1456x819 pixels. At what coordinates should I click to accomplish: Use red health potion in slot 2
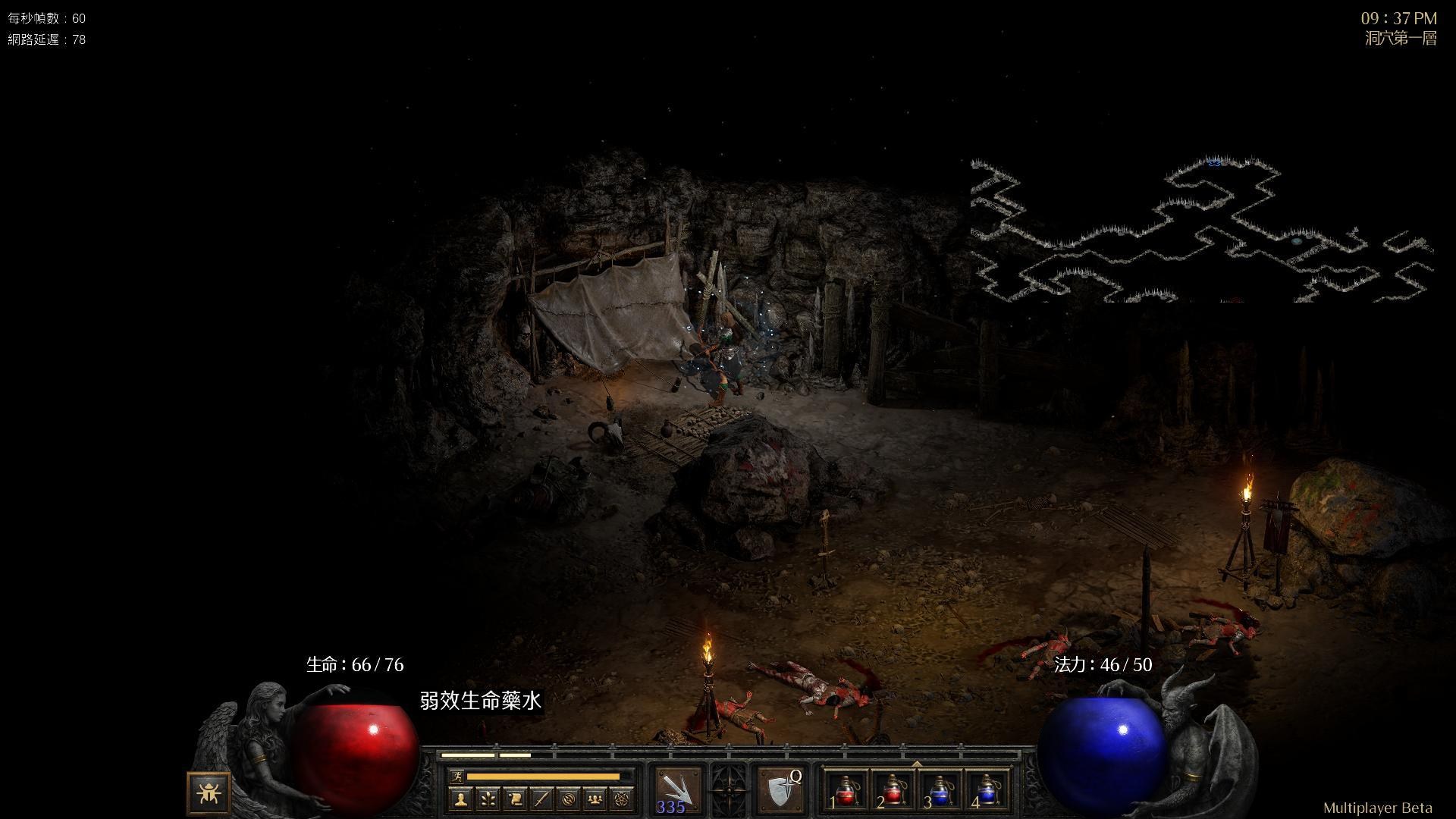[893, 790]
